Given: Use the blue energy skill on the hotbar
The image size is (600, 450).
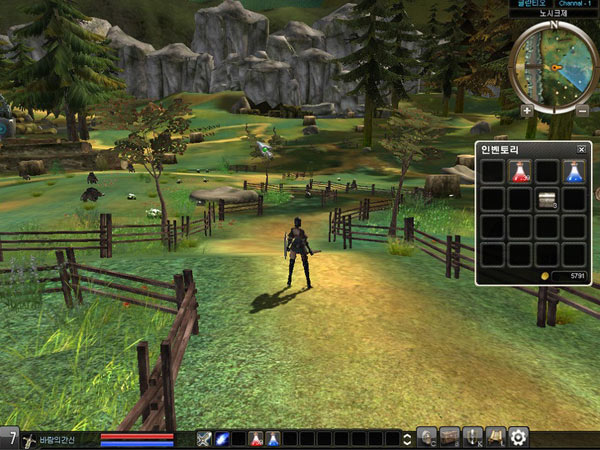Looking at the screenshot, I should tap(222, 438).
